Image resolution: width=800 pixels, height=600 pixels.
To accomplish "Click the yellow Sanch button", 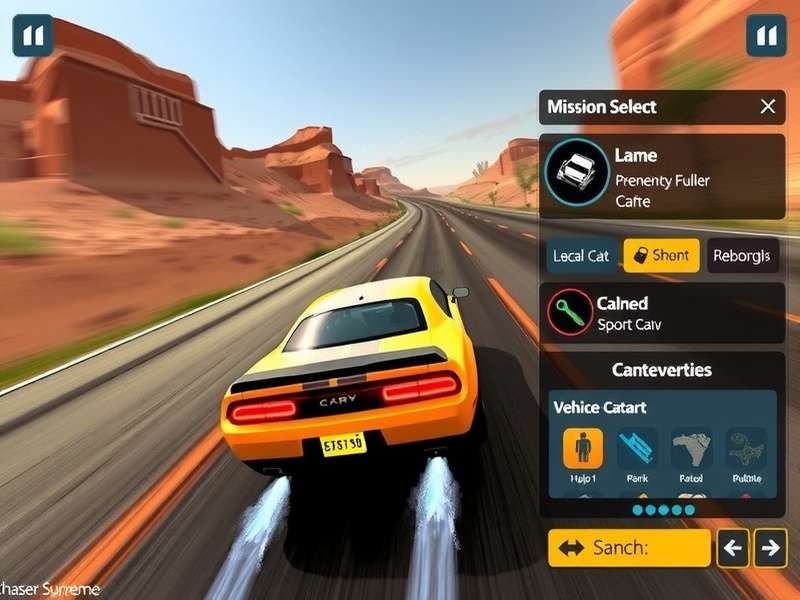I will click(x=629, y=548).
